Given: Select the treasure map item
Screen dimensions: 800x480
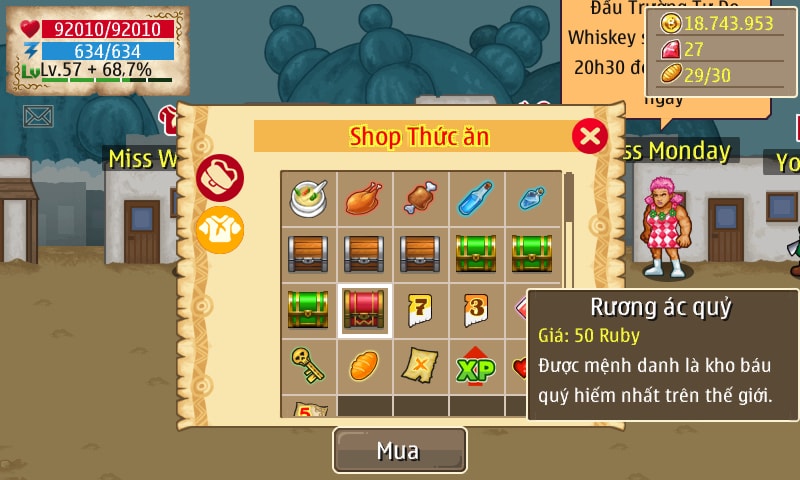Looking at the screenshot, I should (420, 366).
